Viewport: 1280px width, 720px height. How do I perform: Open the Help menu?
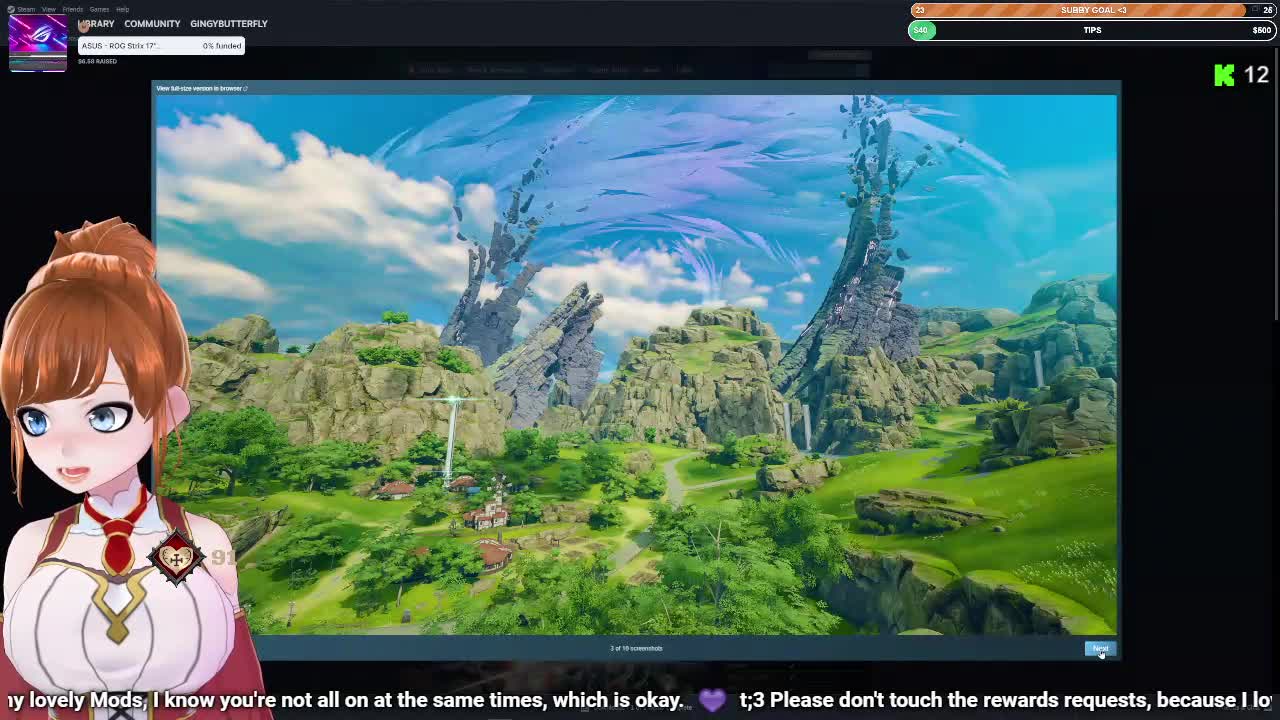pyautogui.click(x=122, y=9)
